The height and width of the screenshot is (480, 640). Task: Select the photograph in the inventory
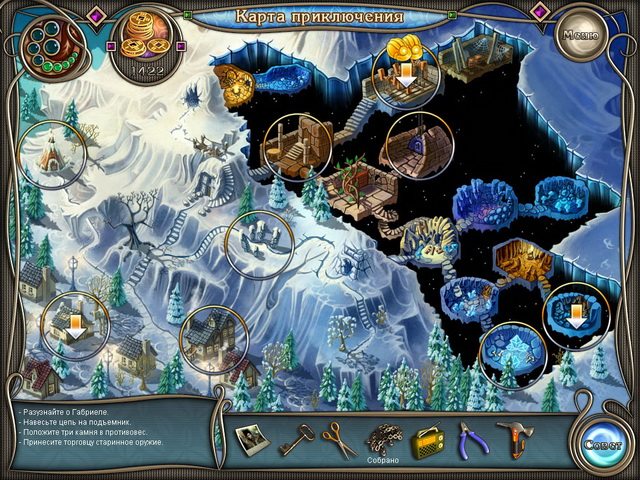click(251, 437)
